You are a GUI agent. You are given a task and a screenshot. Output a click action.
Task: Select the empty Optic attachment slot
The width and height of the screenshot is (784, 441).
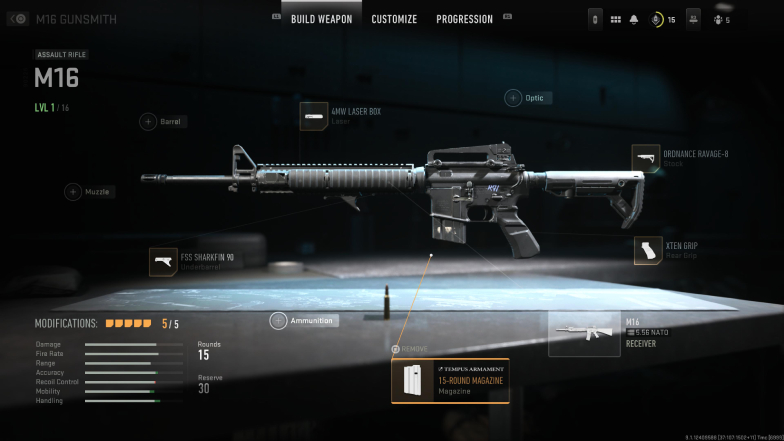point(513,98)
